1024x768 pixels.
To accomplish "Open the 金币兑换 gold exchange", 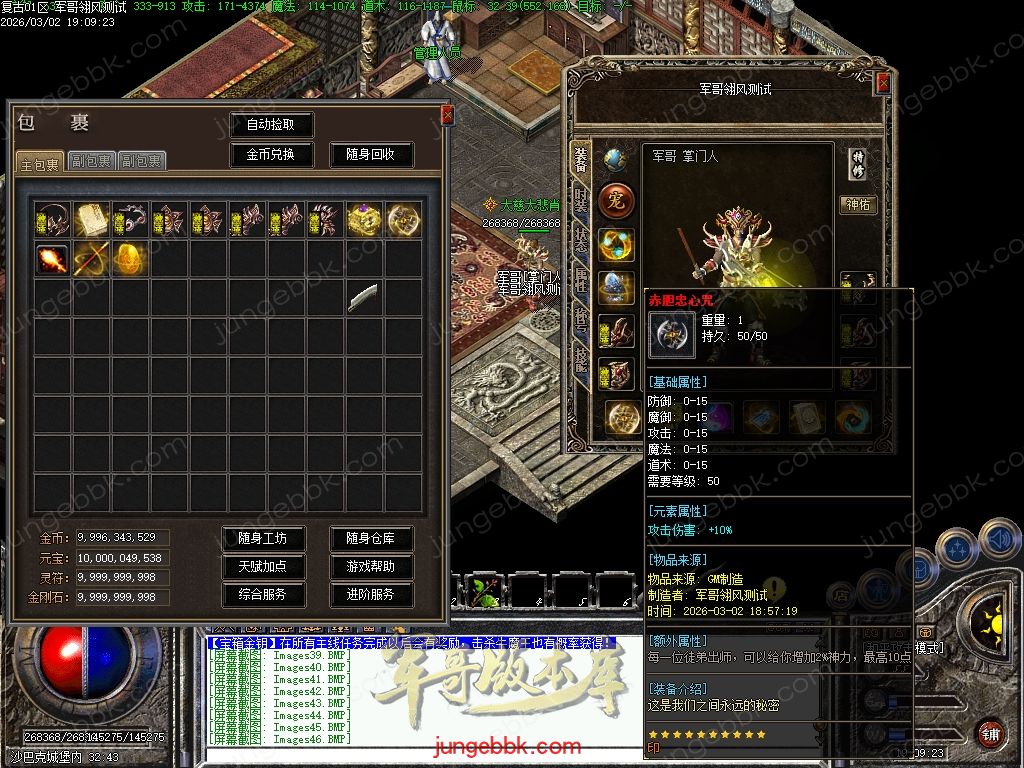I will [x=271, y=155].
